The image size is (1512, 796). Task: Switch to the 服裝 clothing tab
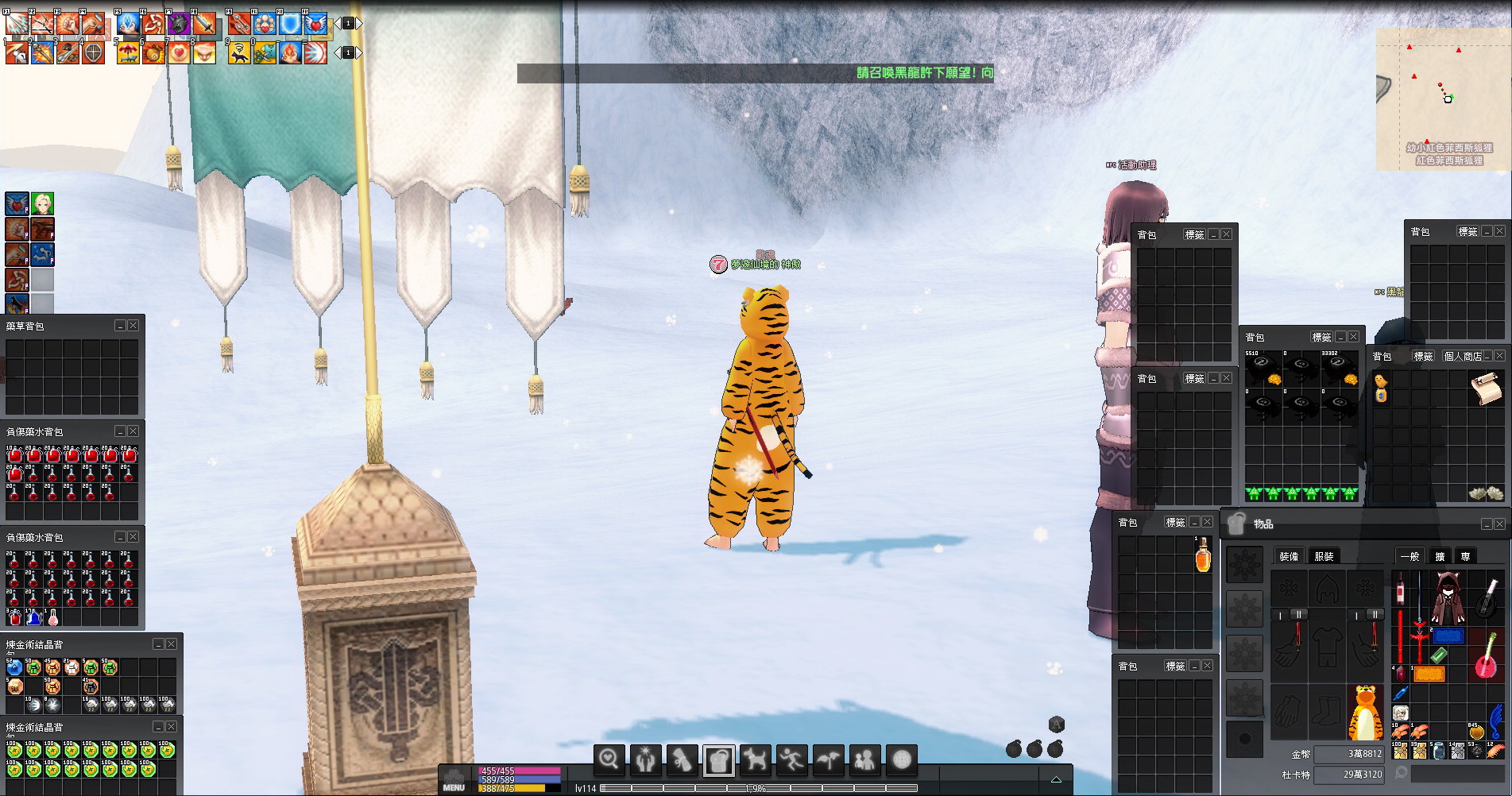(1324, 556)
